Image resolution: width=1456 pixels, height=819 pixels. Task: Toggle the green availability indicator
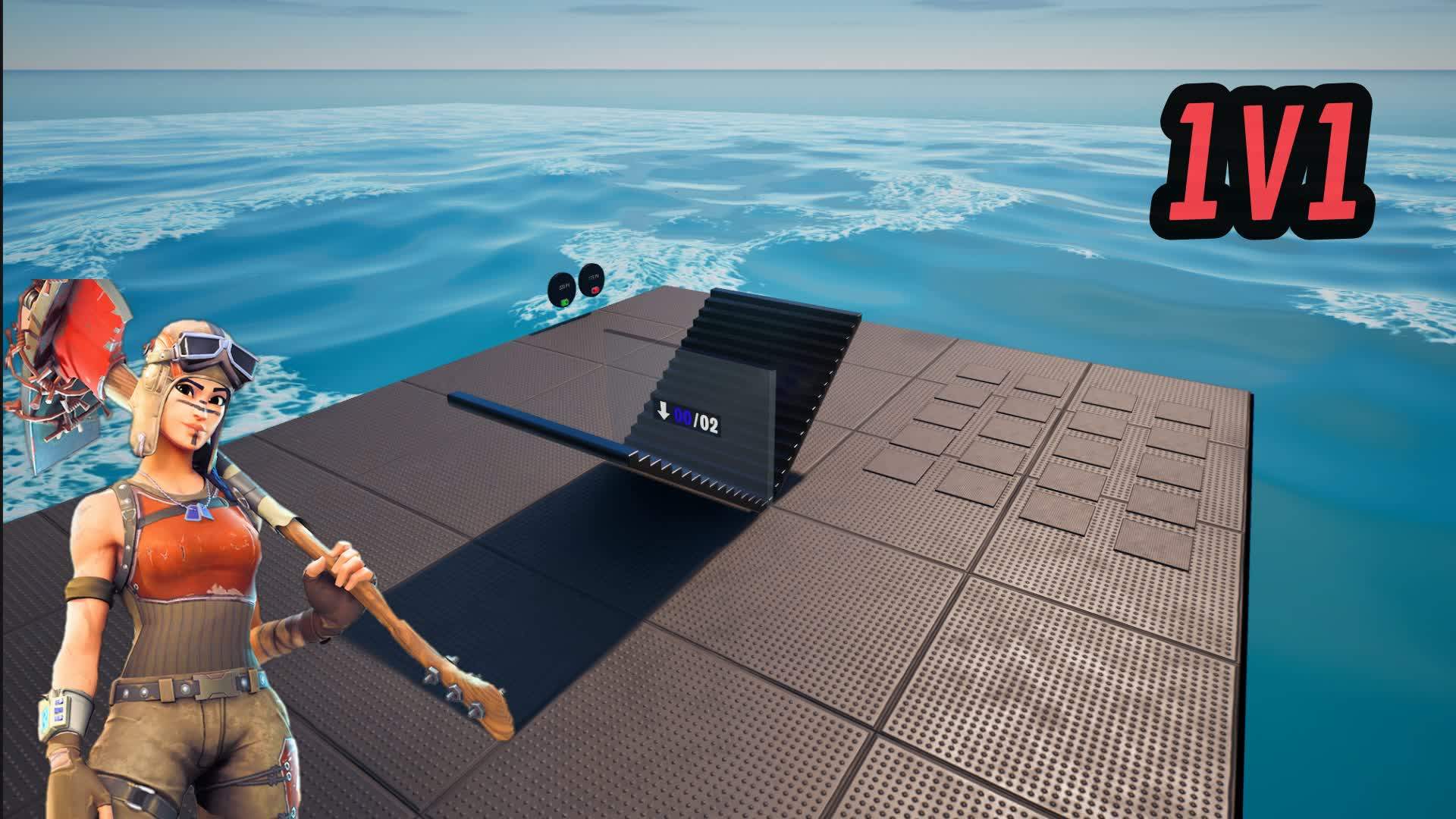click(x=563, y=303)
